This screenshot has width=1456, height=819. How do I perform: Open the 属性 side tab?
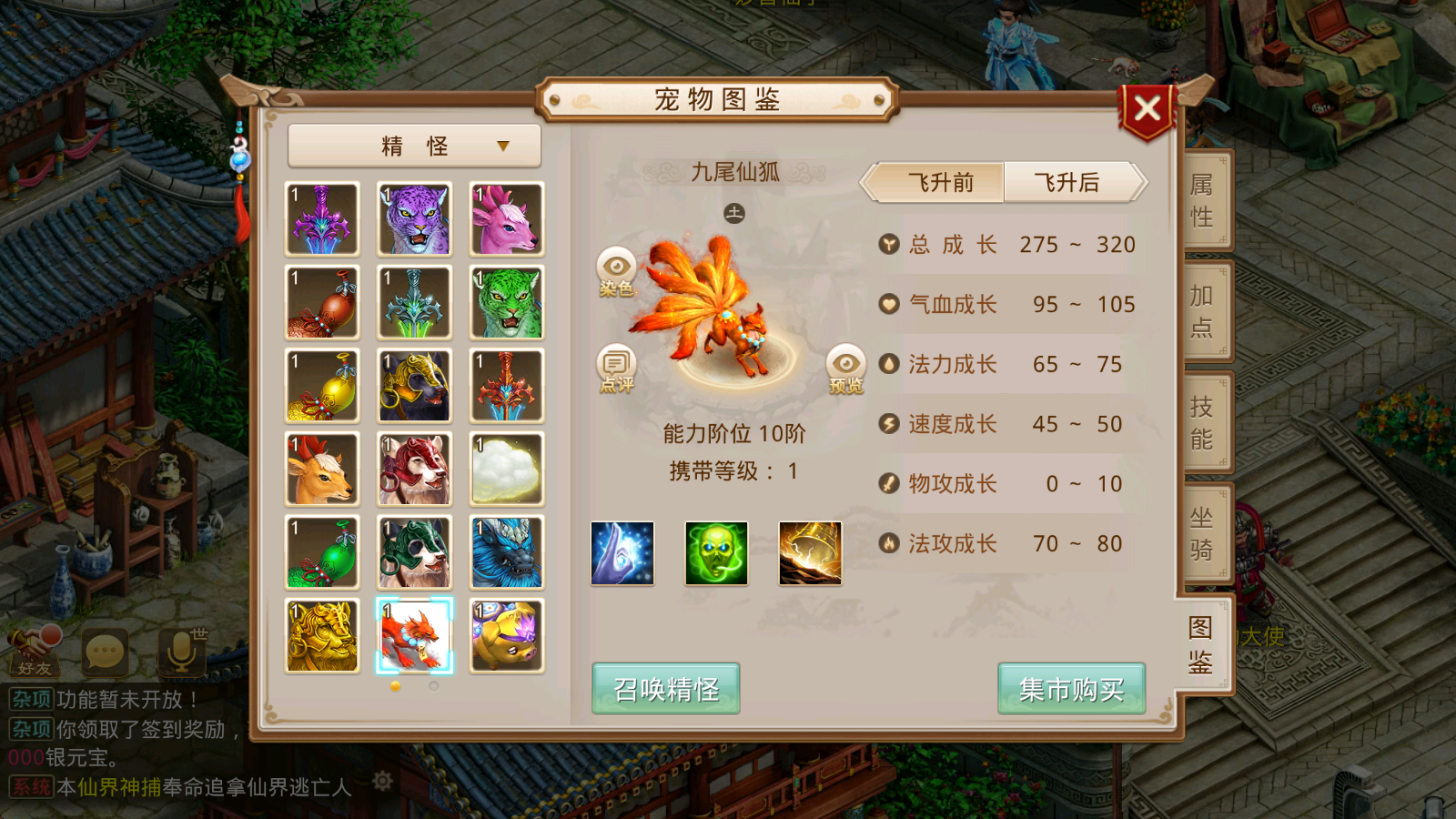tap(1201, 198)
